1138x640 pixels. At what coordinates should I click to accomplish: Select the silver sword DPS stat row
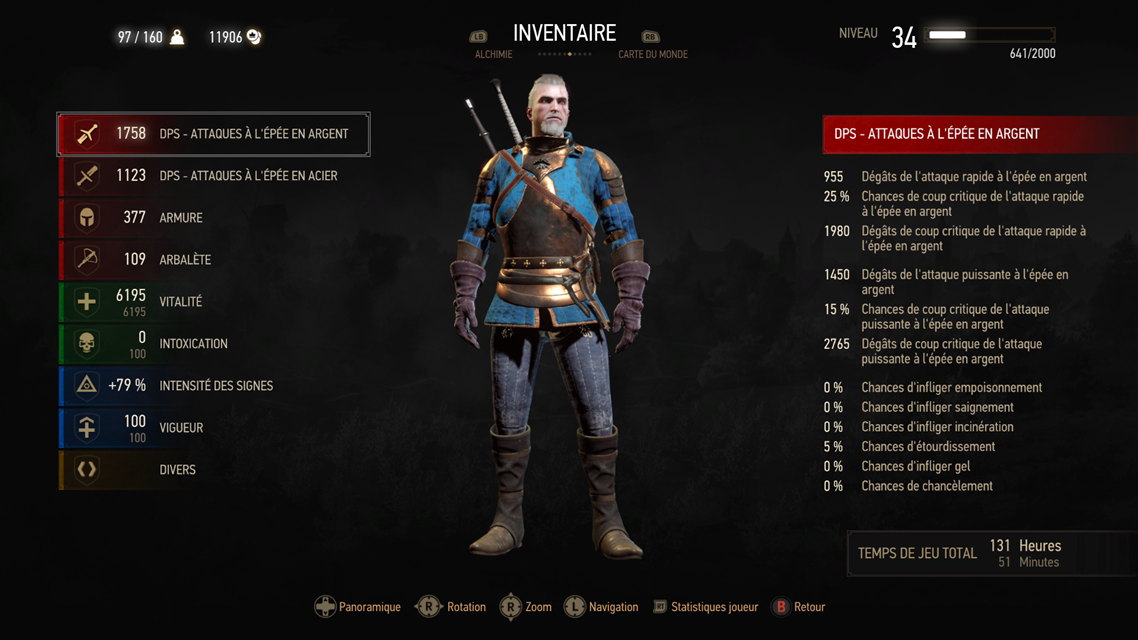(x=213, y=134)
